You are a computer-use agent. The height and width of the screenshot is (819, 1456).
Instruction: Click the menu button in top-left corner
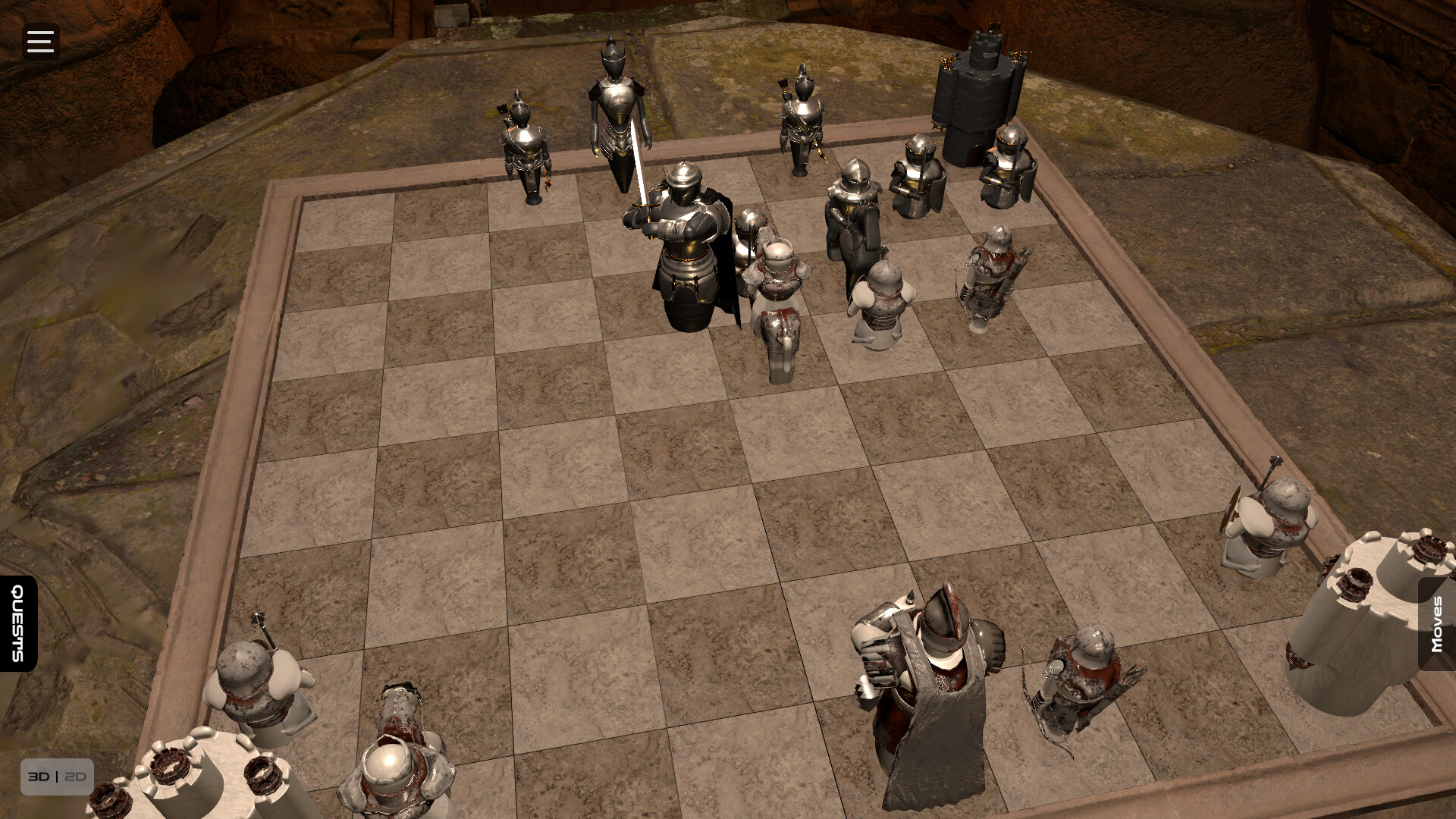click(39, 41)
